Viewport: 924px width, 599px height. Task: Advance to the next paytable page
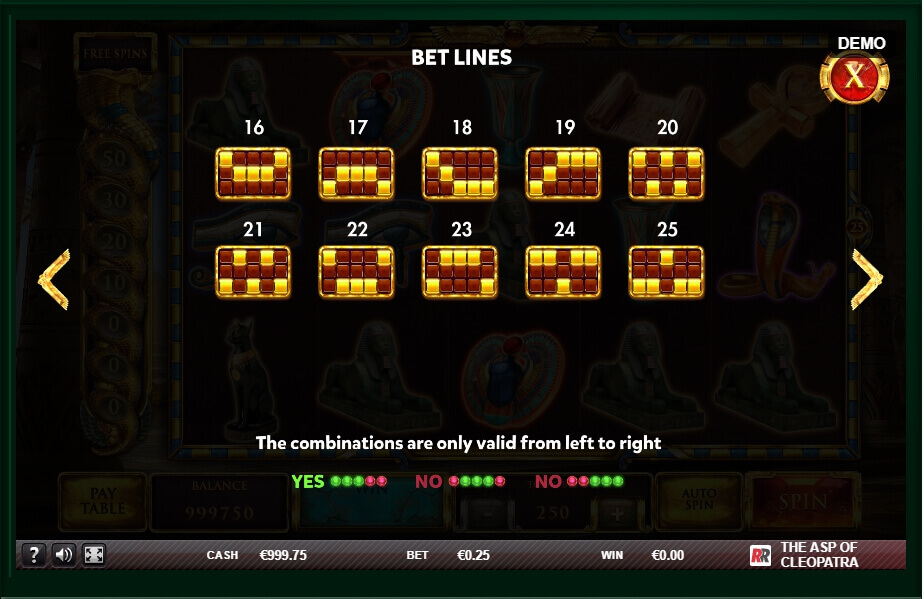(x=866, y=279)
